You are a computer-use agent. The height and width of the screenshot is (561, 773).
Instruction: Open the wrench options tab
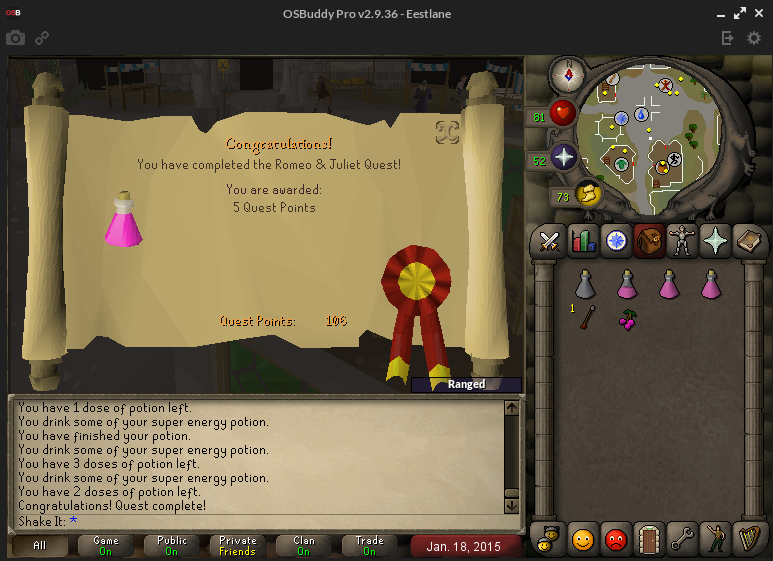(682, 538)
